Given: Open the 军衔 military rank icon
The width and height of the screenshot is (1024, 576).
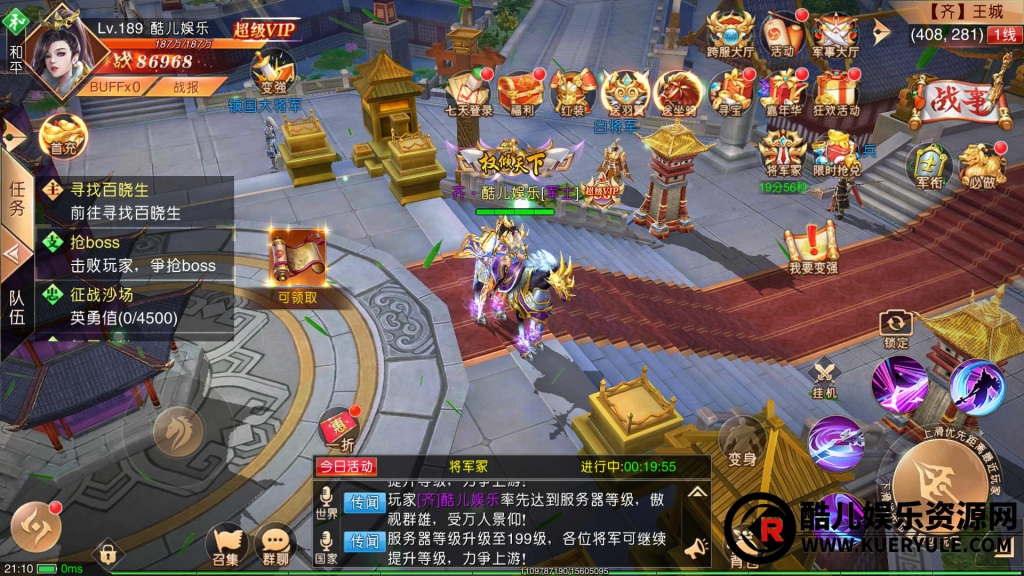Looking at the screenshot, I should pyautogui.click(x=928, y=163).
